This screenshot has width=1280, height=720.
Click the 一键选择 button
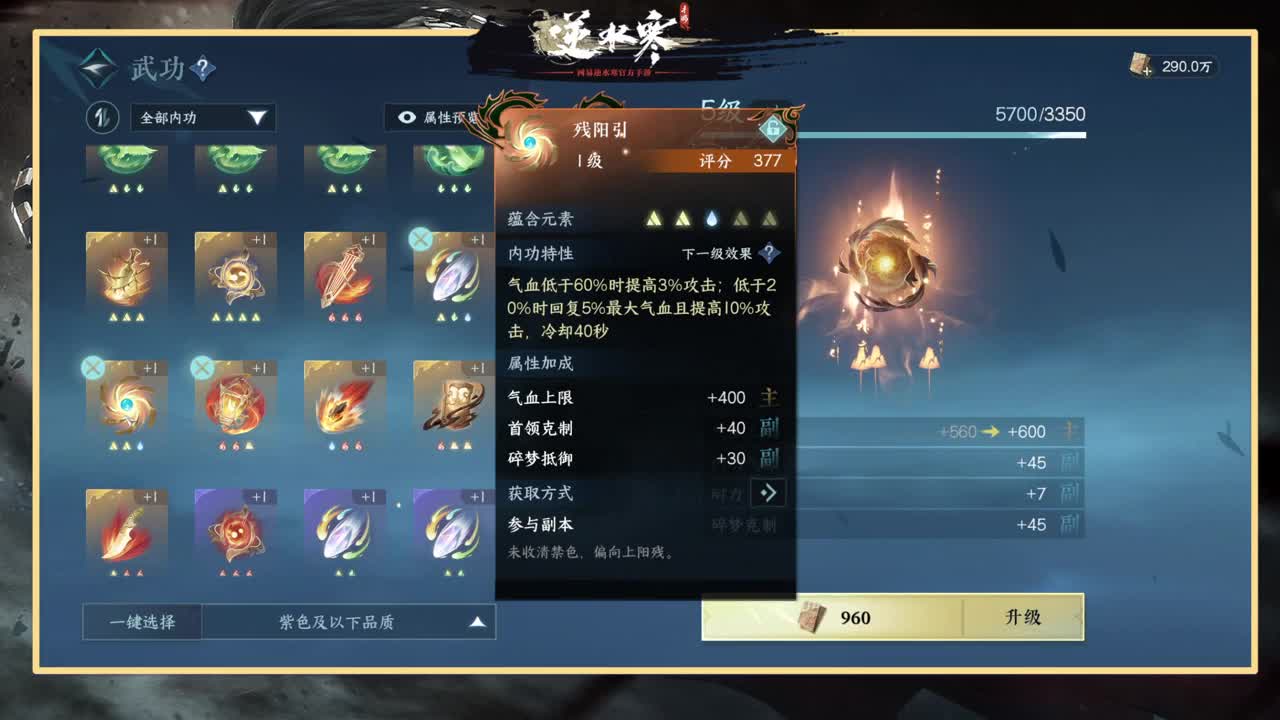[x=141, y=621]
